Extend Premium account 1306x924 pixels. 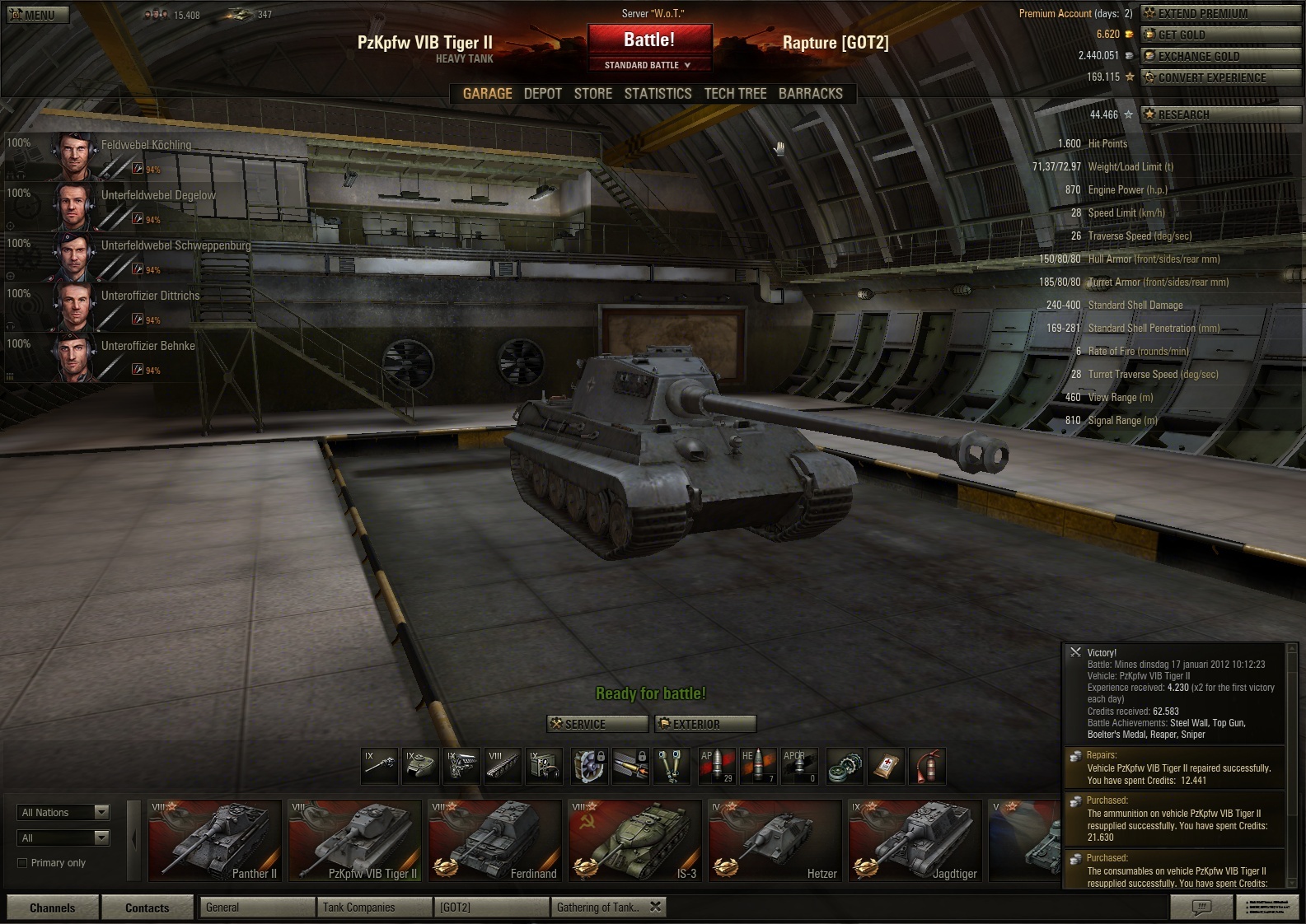[x=1219, y=13]
